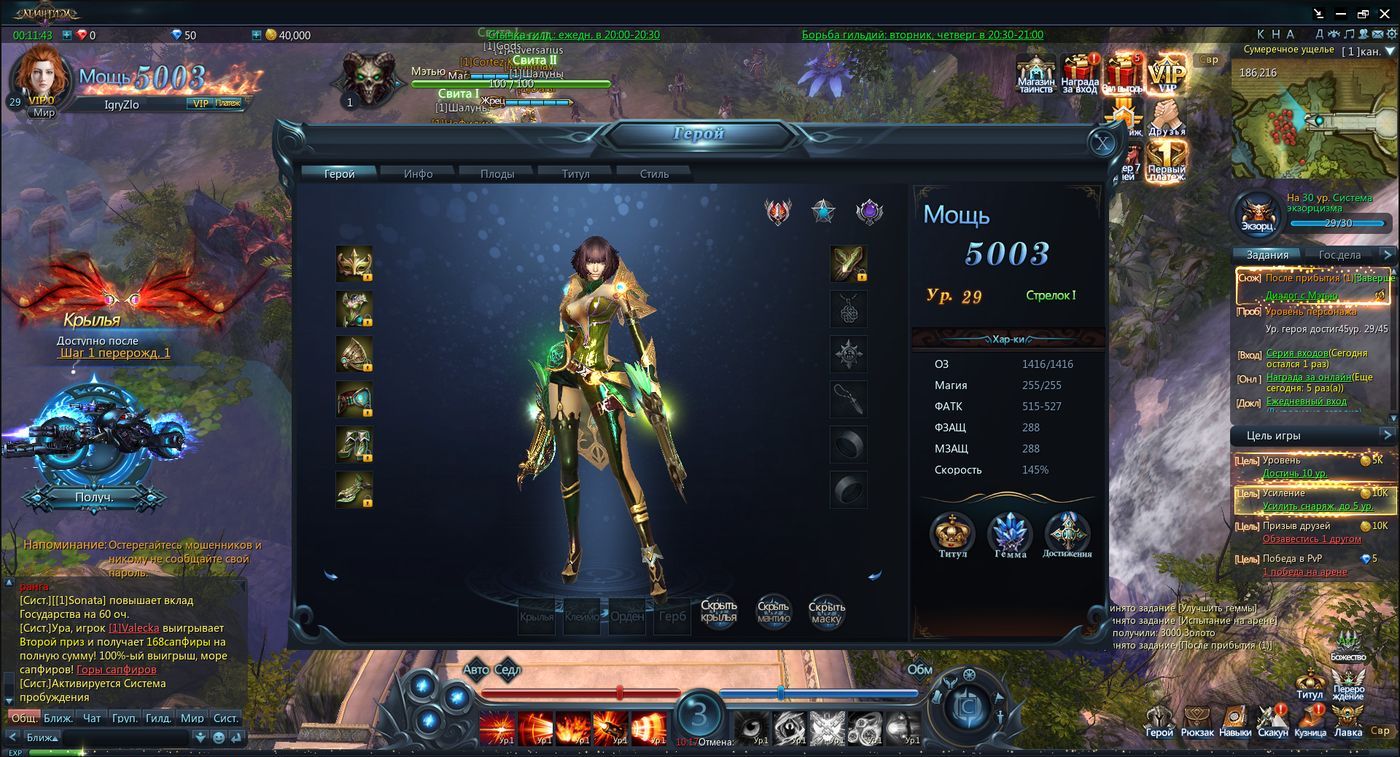Screen dimensions: 1400x757
Task: Toggle Скрыть мантию button
Action: (x=773, y=611)
